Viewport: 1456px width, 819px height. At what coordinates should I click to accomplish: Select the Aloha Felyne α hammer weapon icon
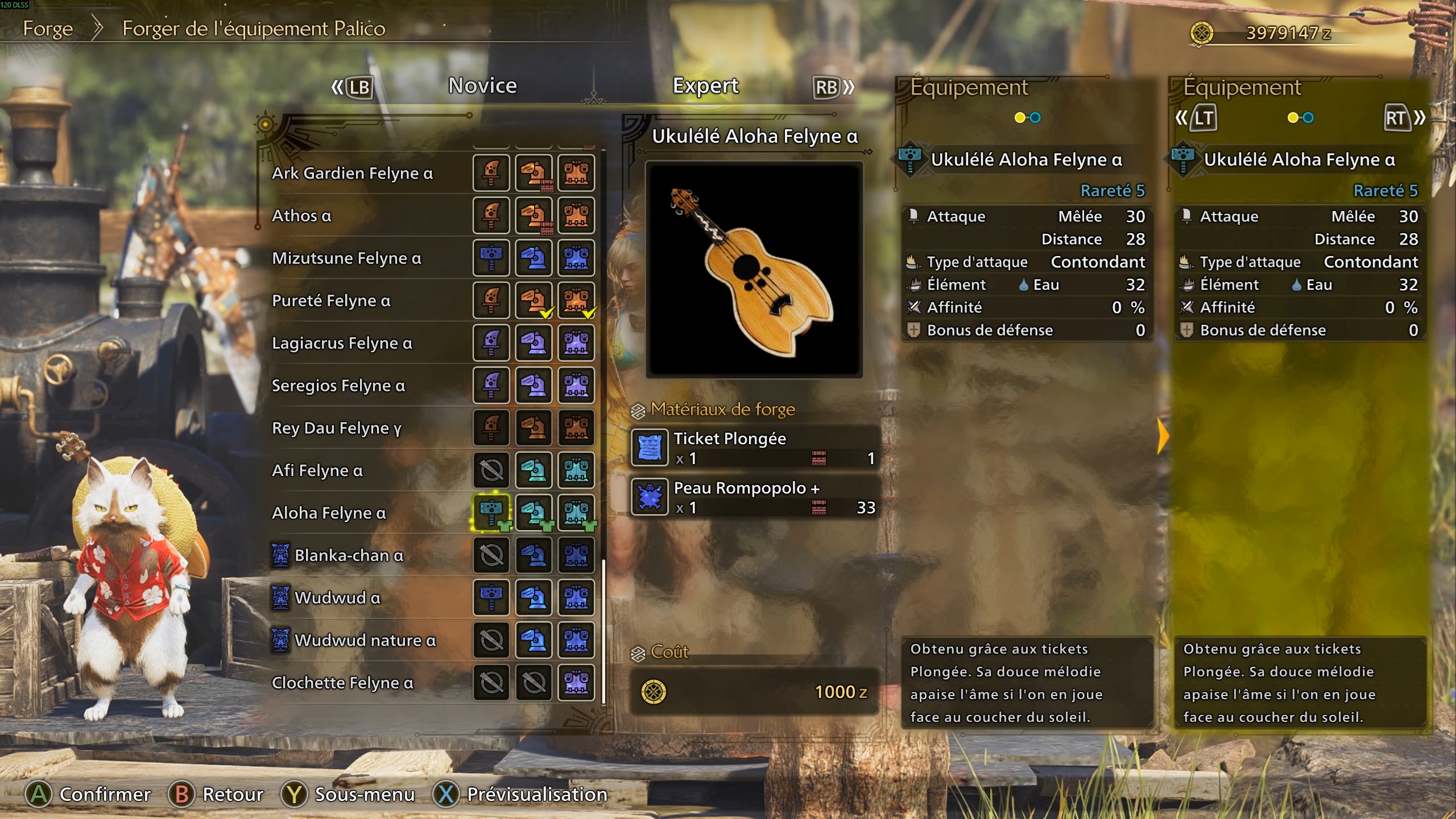tap(491, 512)
